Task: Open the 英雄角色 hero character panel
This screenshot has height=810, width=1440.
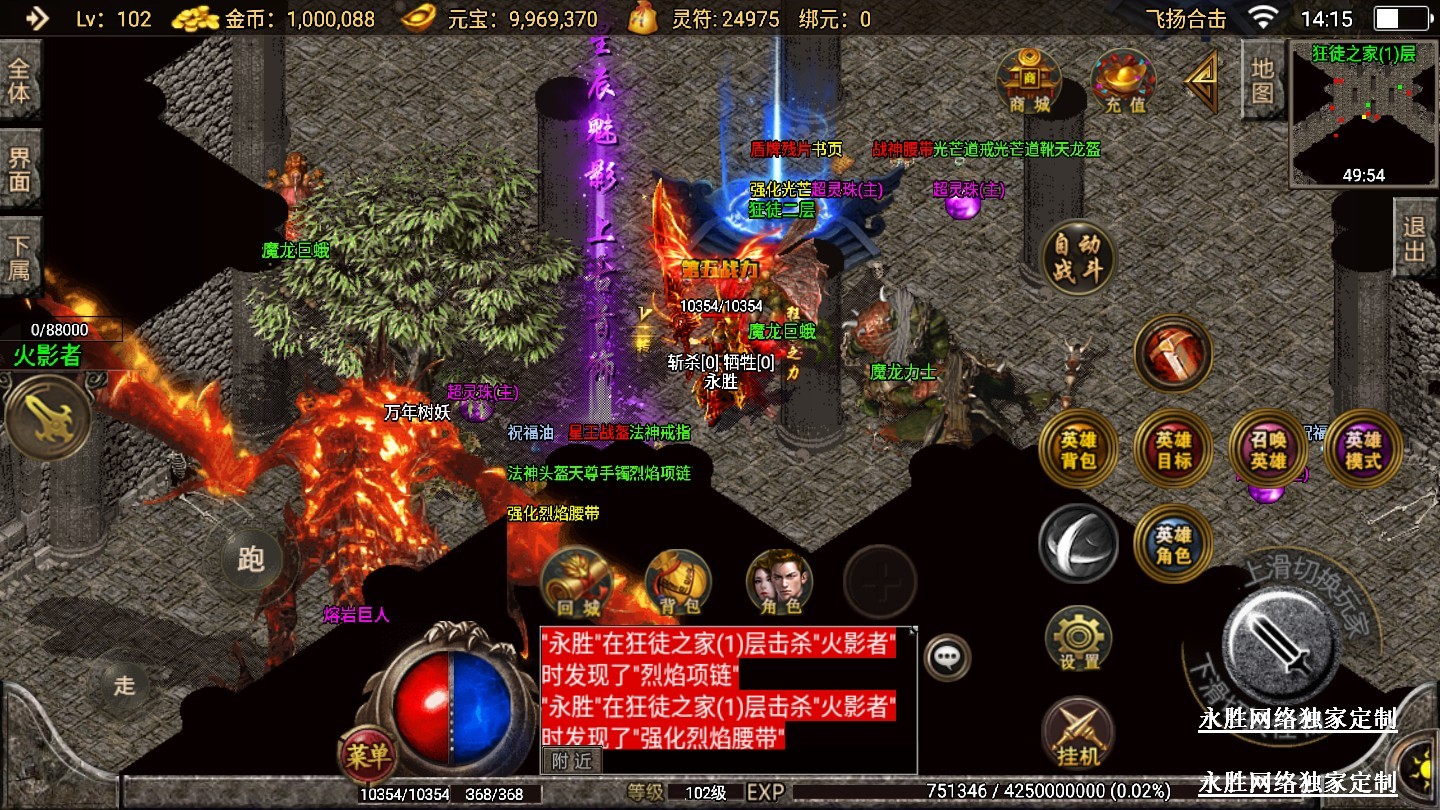Action: point(1173,544)
